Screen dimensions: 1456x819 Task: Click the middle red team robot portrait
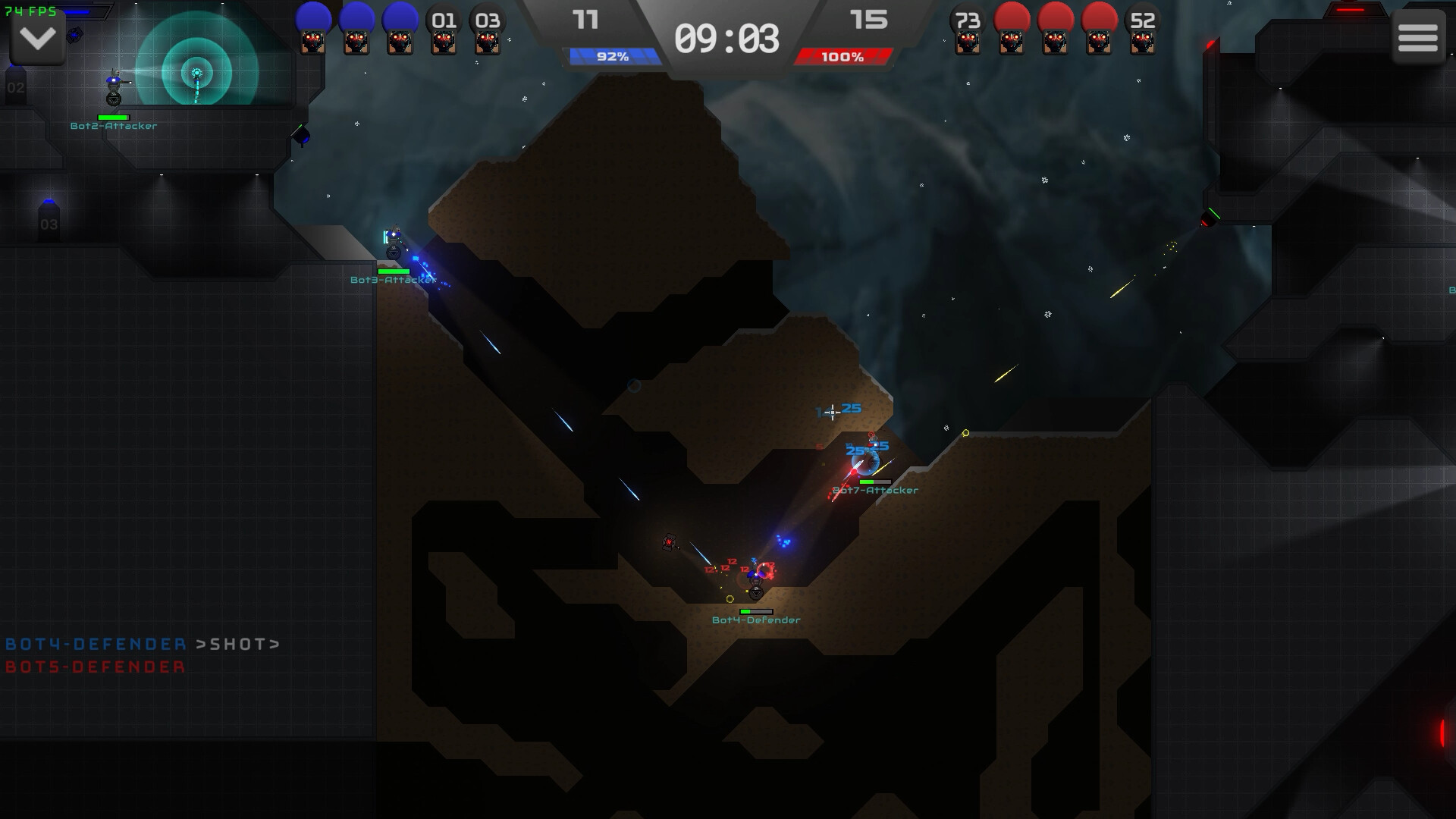tap(1055, 30)
